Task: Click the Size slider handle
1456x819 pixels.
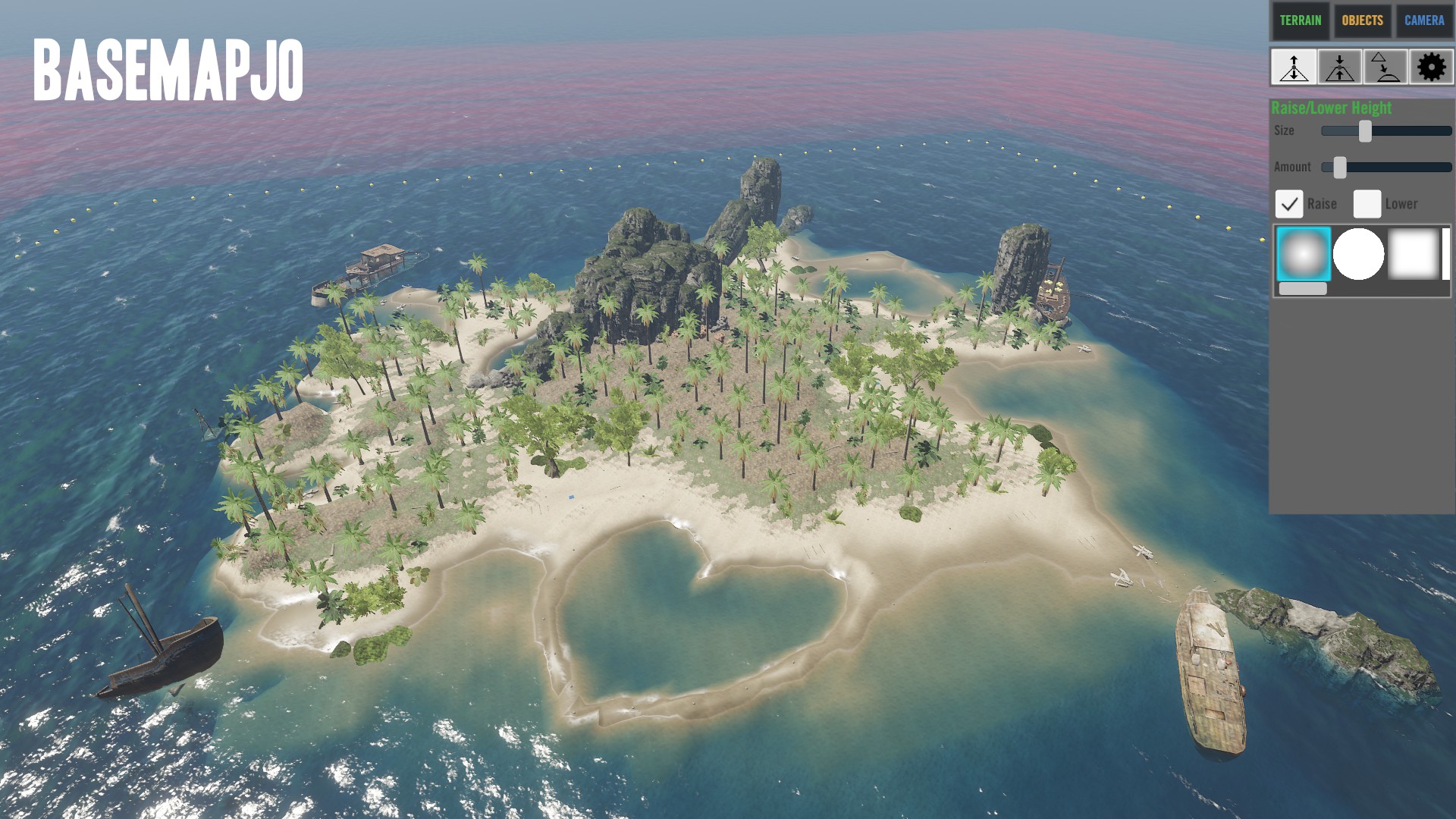Action: point(1365,131)
